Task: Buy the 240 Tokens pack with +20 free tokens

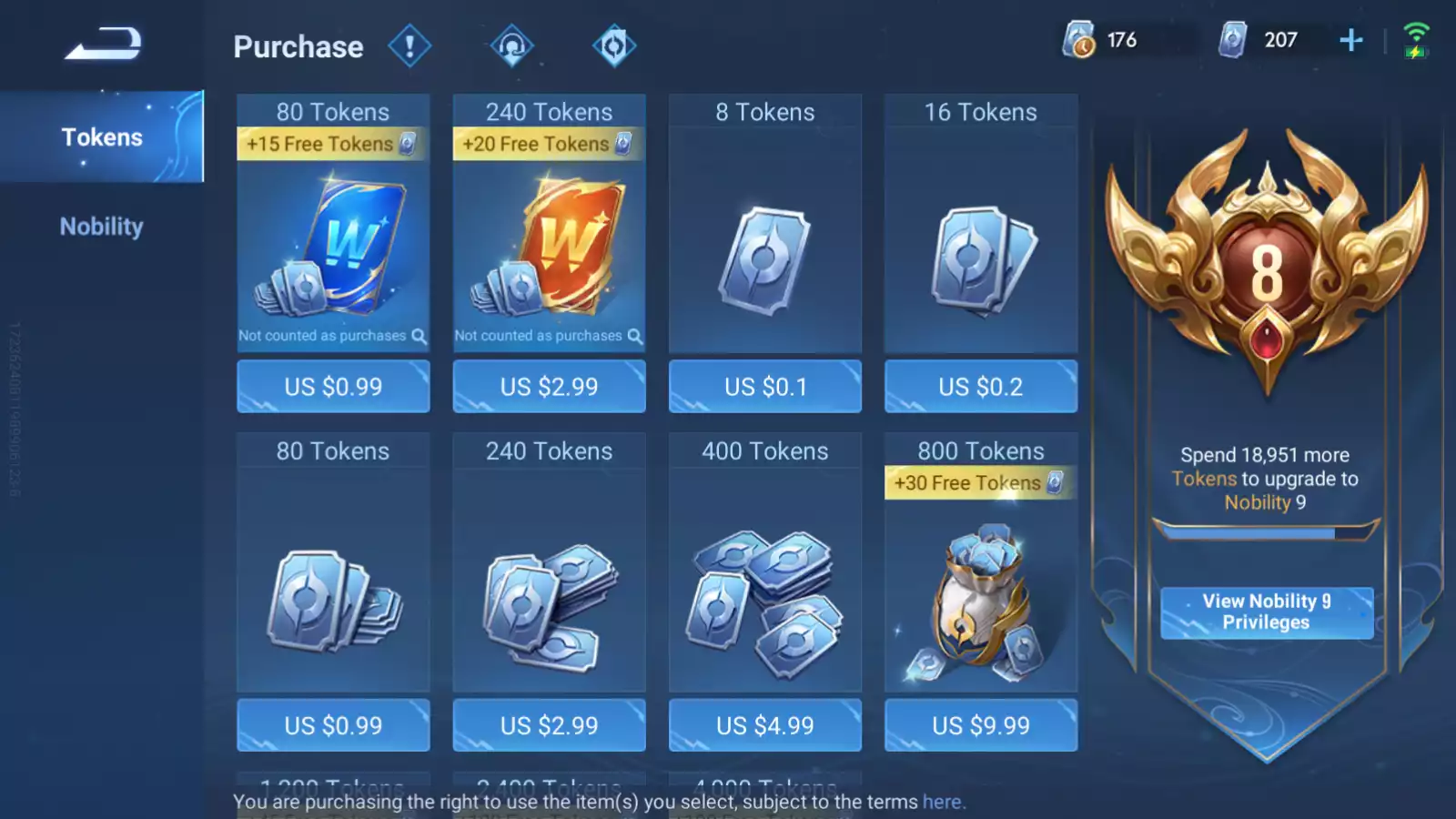Action: (549, 387)
